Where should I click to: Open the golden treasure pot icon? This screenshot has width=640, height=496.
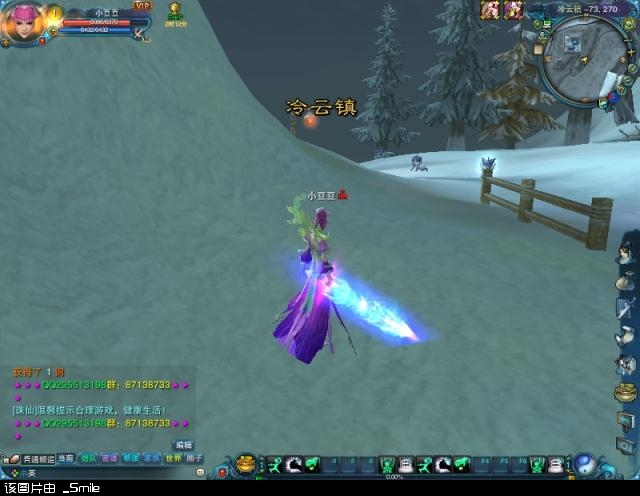[x=246, y=464]
